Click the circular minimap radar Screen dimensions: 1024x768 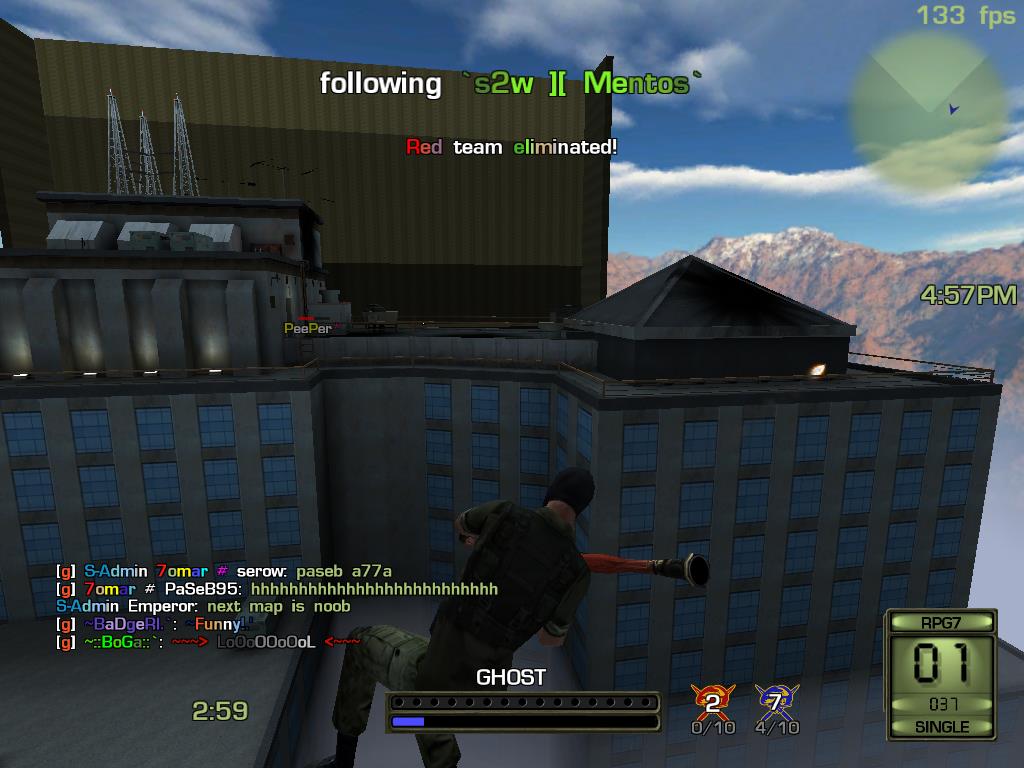925,108
